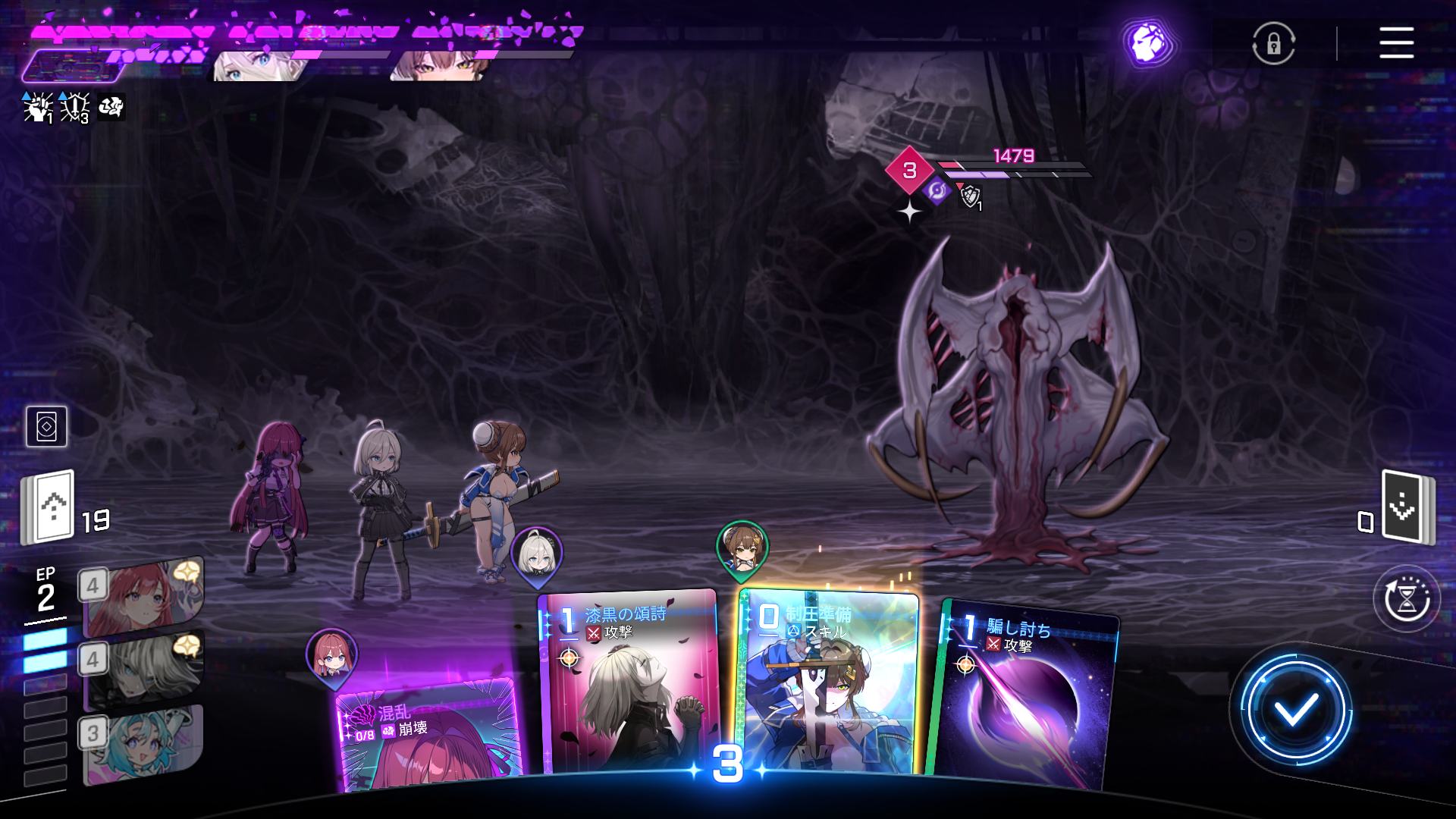Open the draw pile with 19 cards
Viewport: 1456px width, 819px height.
[50, 507]
